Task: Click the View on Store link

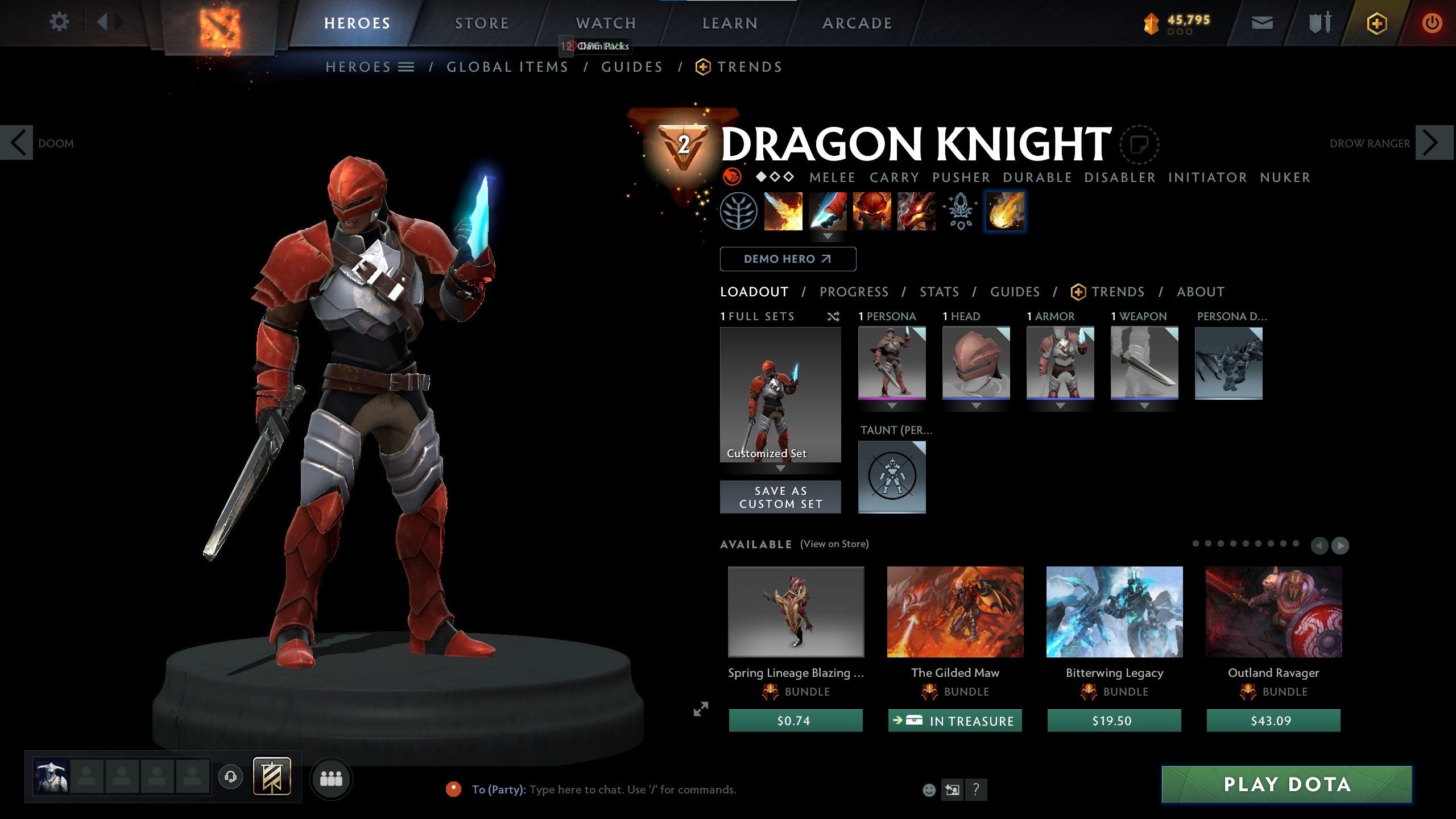Action: [835, 544]
